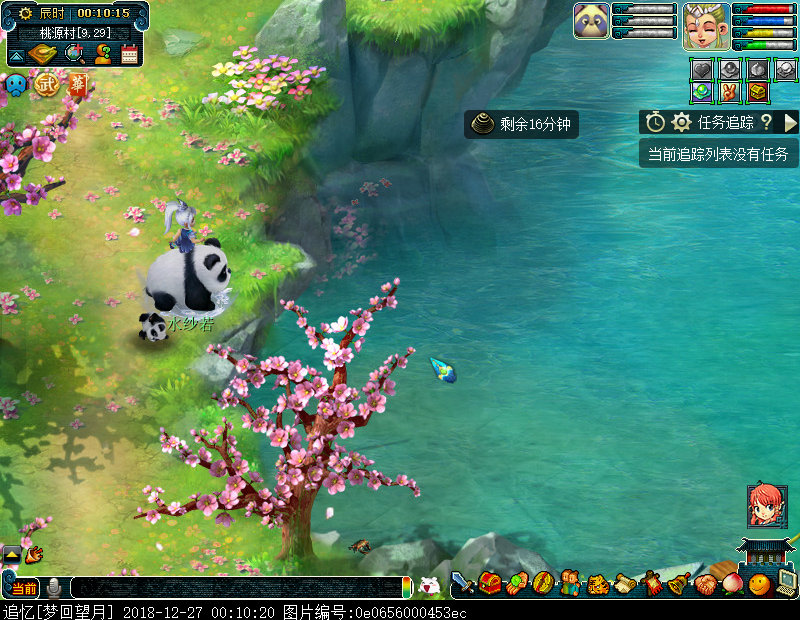800x620 pixels.
Task: Open quest tracker gear settings
Action: tap(681, 122)
